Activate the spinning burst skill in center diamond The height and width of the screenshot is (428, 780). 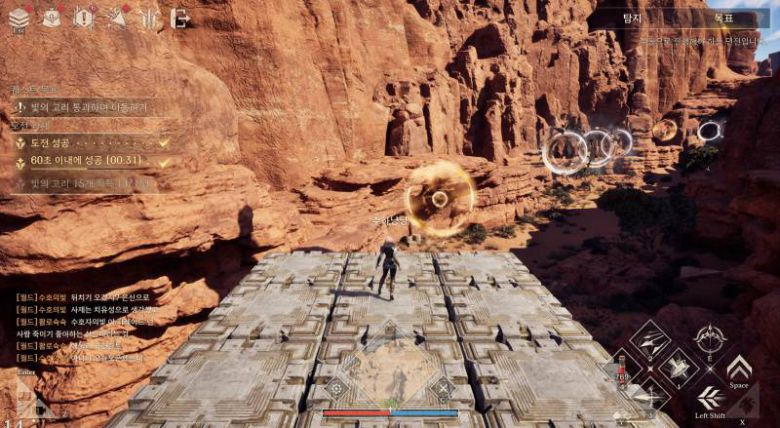679,367
